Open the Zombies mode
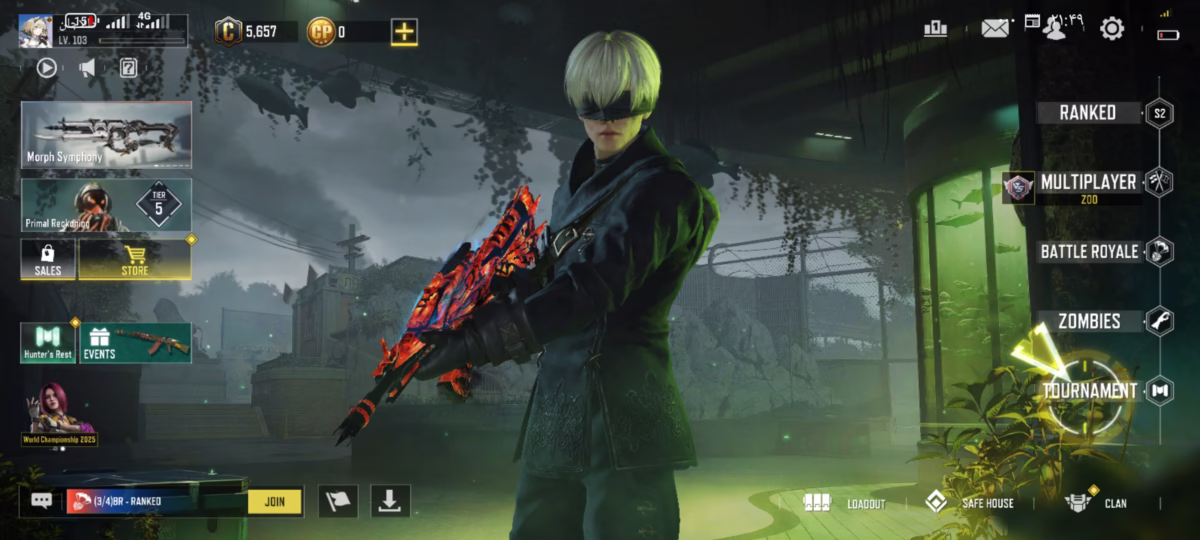Image resolution: width=1200 pixels, height=540 pixels. click(x=1090, y=321)
